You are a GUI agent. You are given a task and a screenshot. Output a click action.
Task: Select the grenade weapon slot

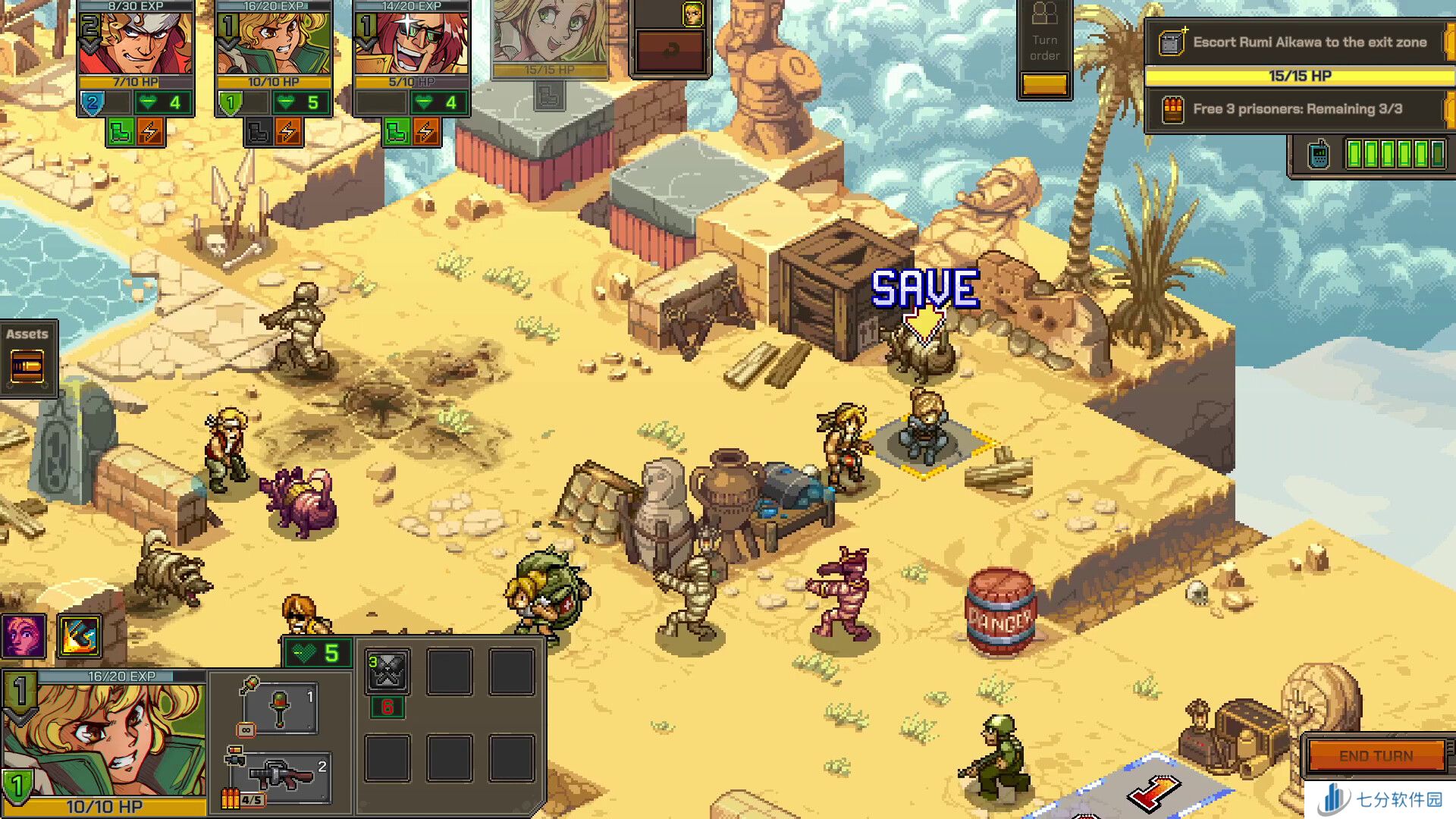(x=280, y=708)
